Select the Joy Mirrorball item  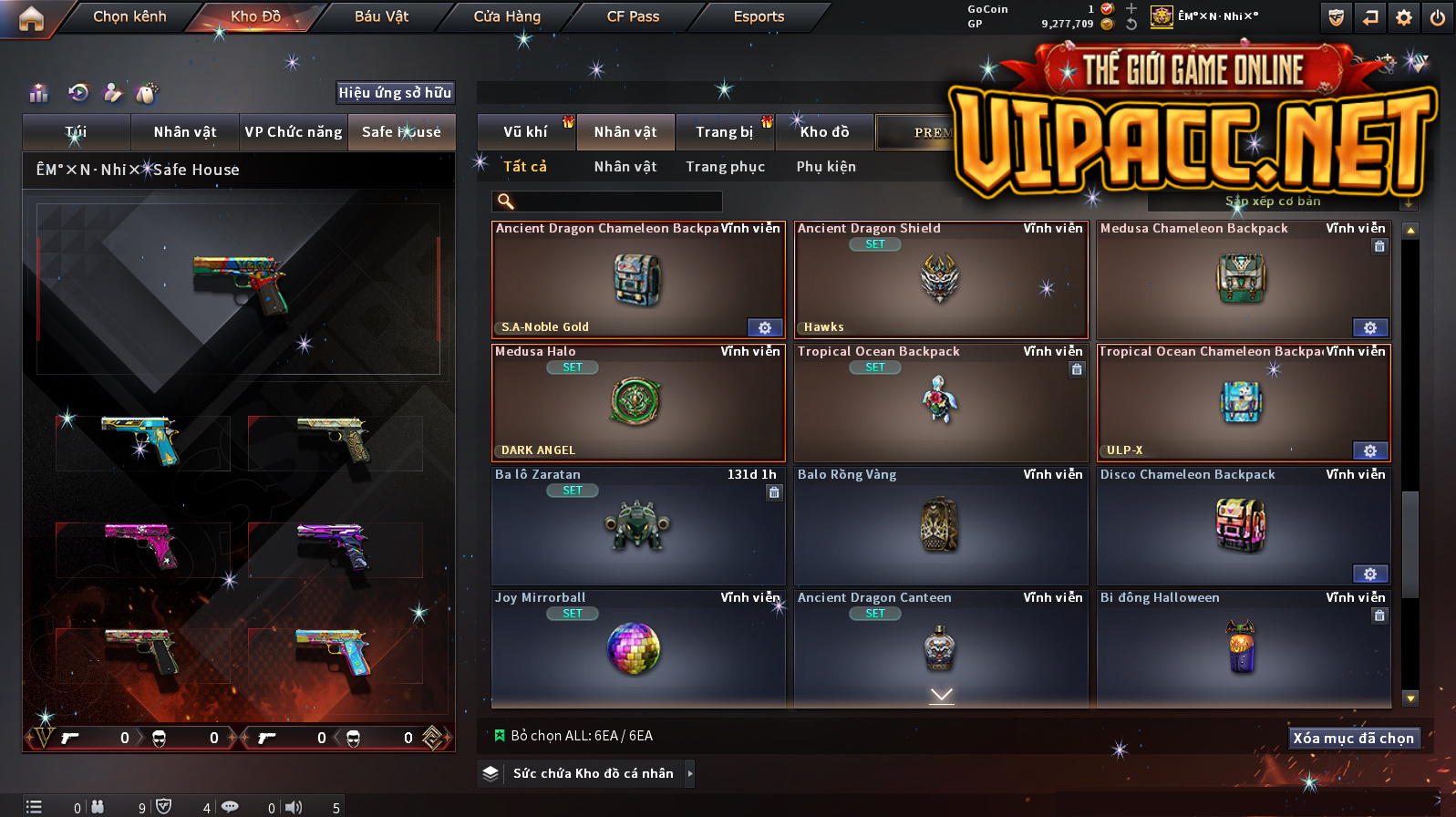pos(637,649)
